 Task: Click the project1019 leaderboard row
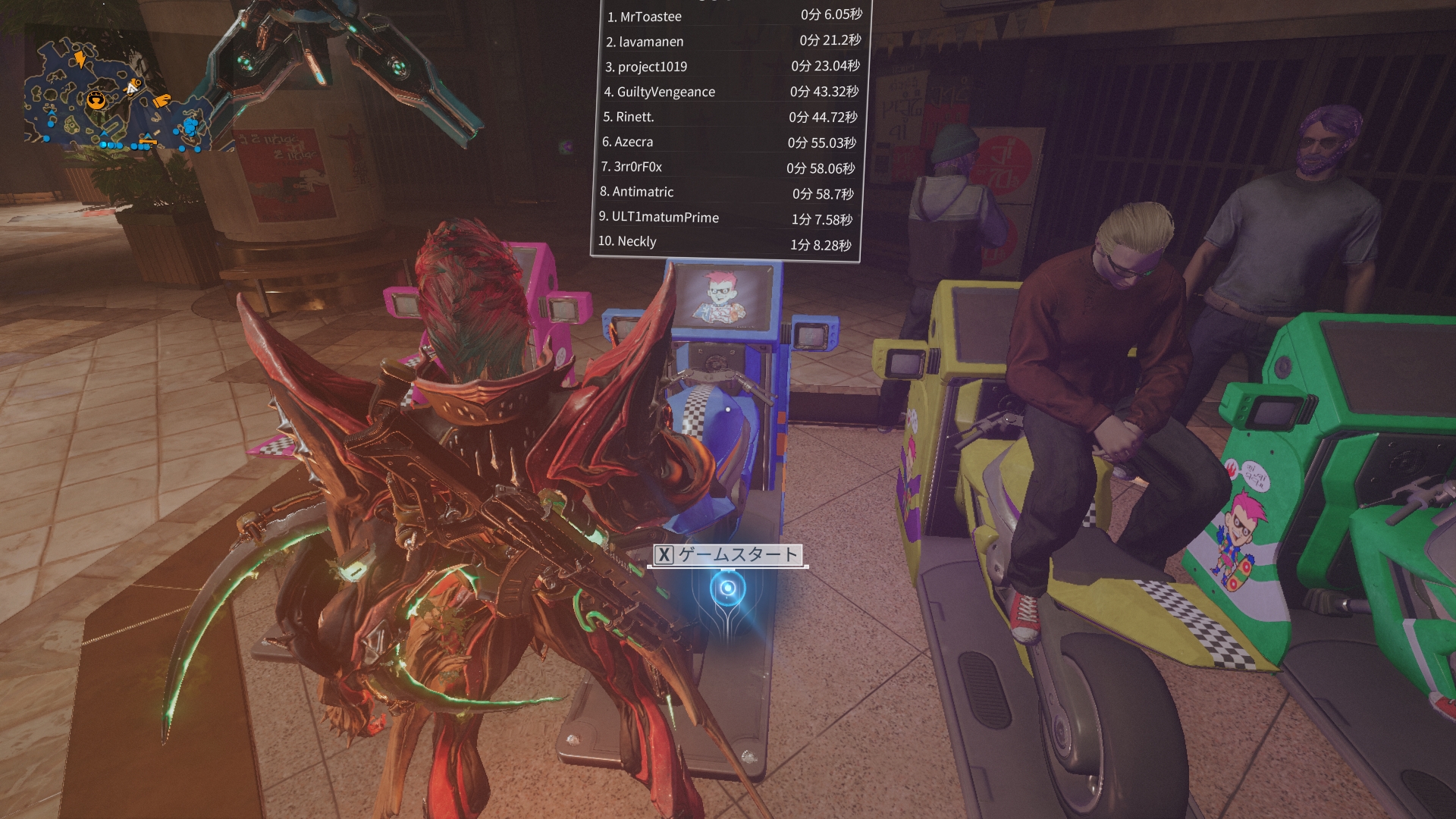point(732,67)
